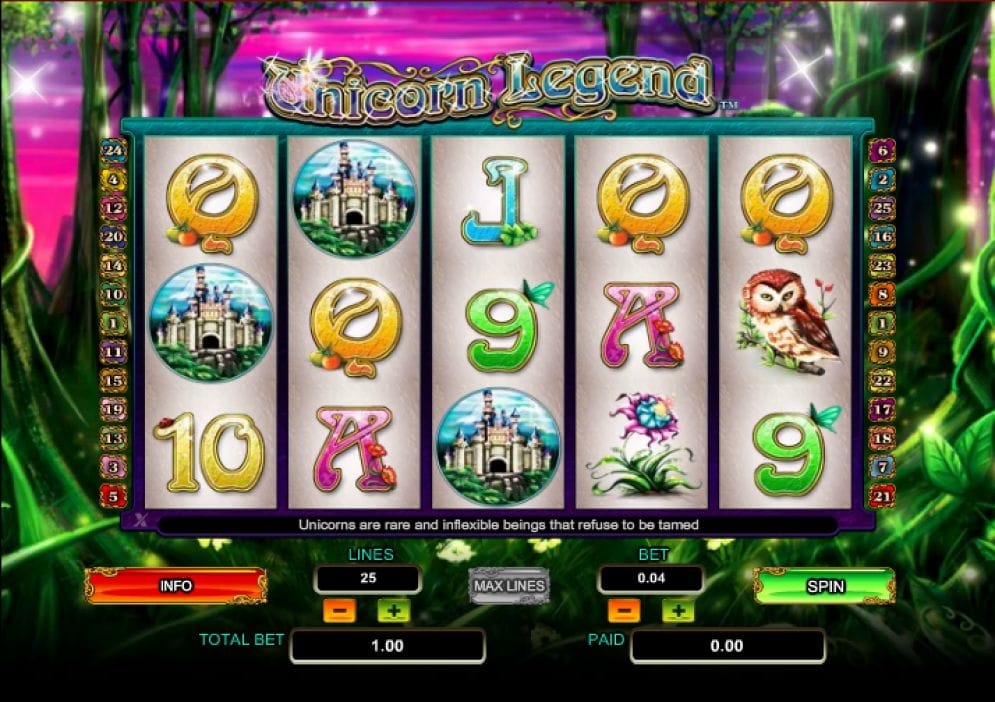Decrease the number of lines
995x702 pixels.
pos(340,610)
